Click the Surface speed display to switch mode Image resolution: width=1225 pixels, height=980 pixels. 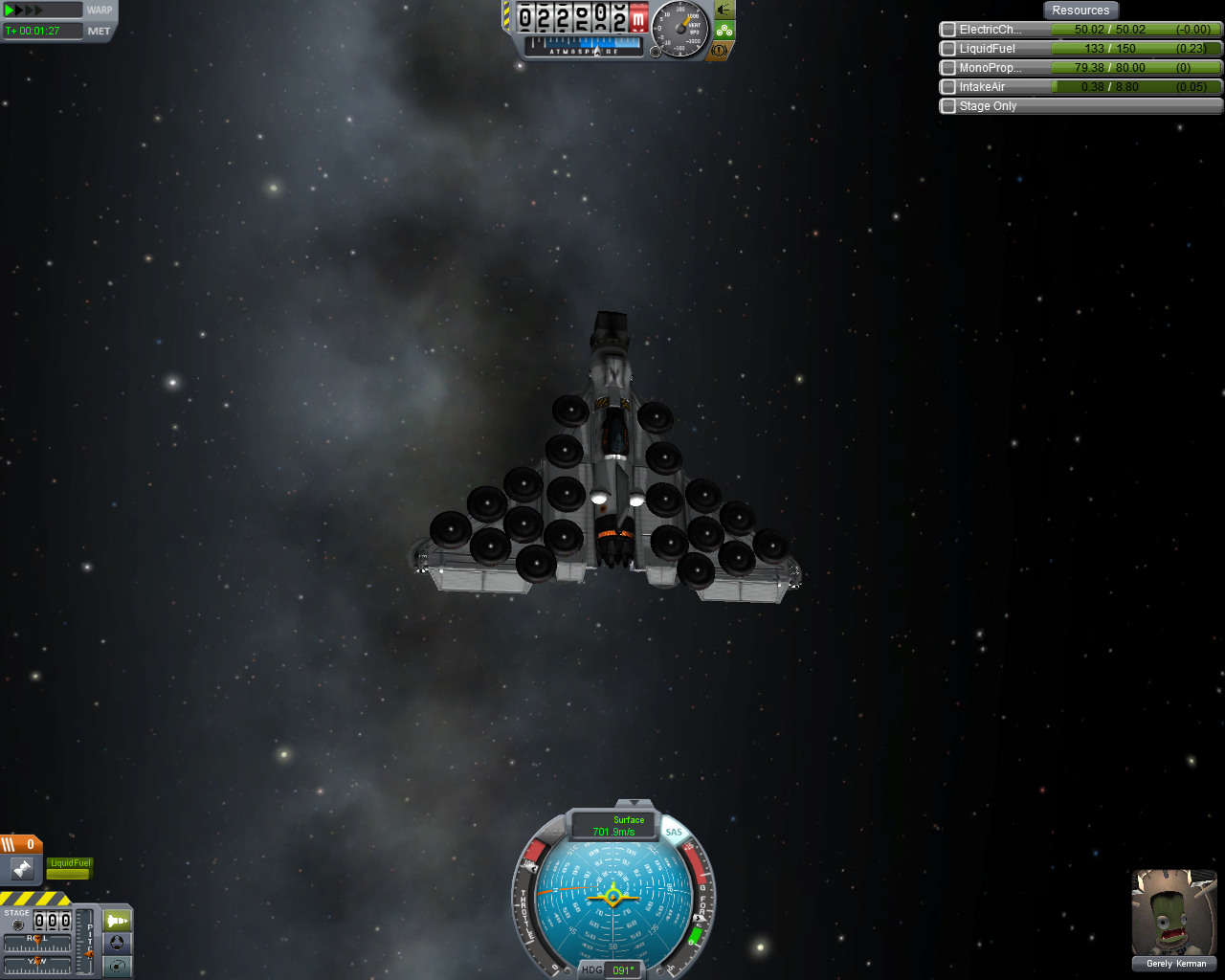(x=613, y=826)
